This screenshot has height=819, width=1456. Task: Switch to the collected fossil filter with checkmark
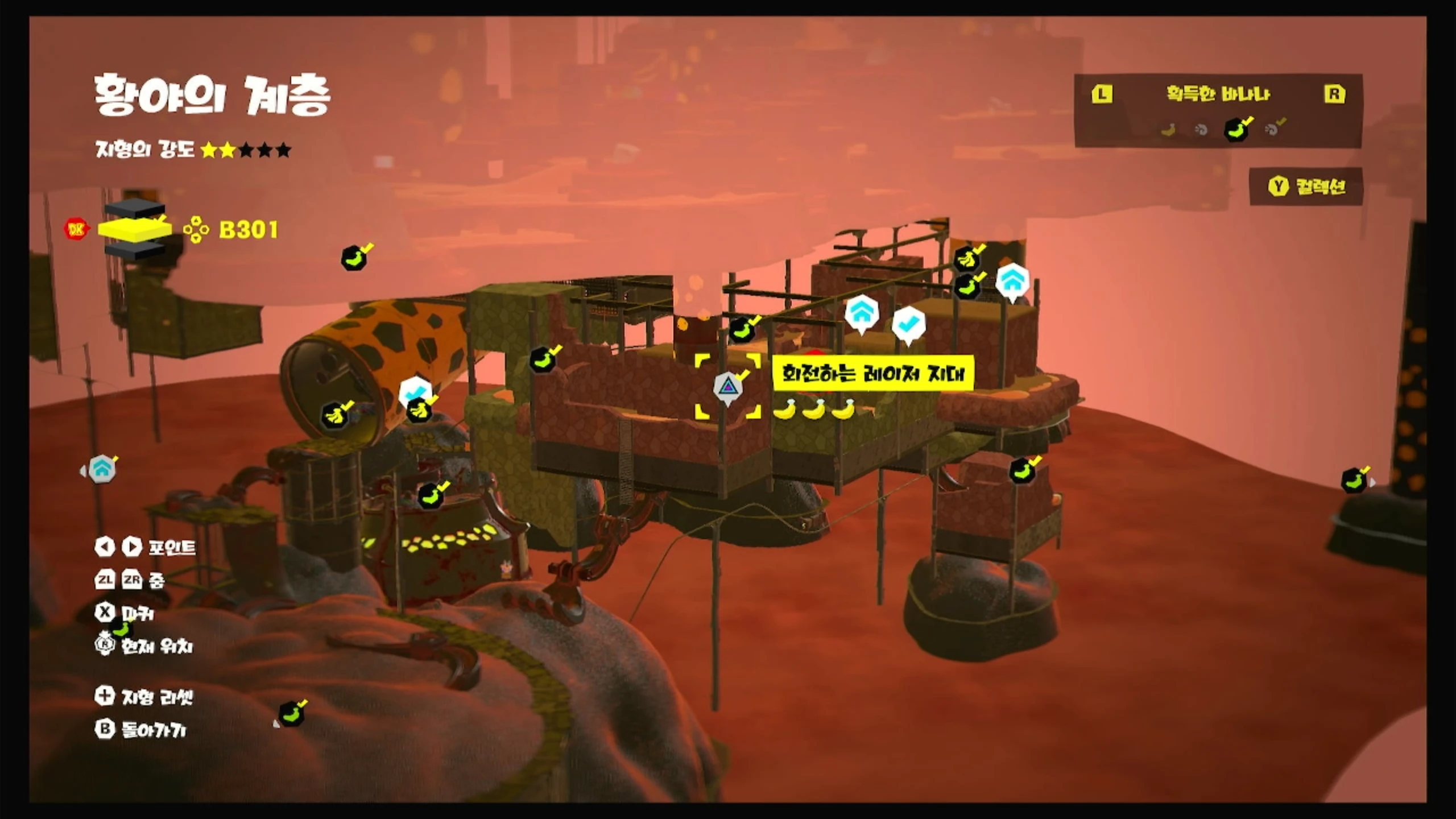point(1274,129)
